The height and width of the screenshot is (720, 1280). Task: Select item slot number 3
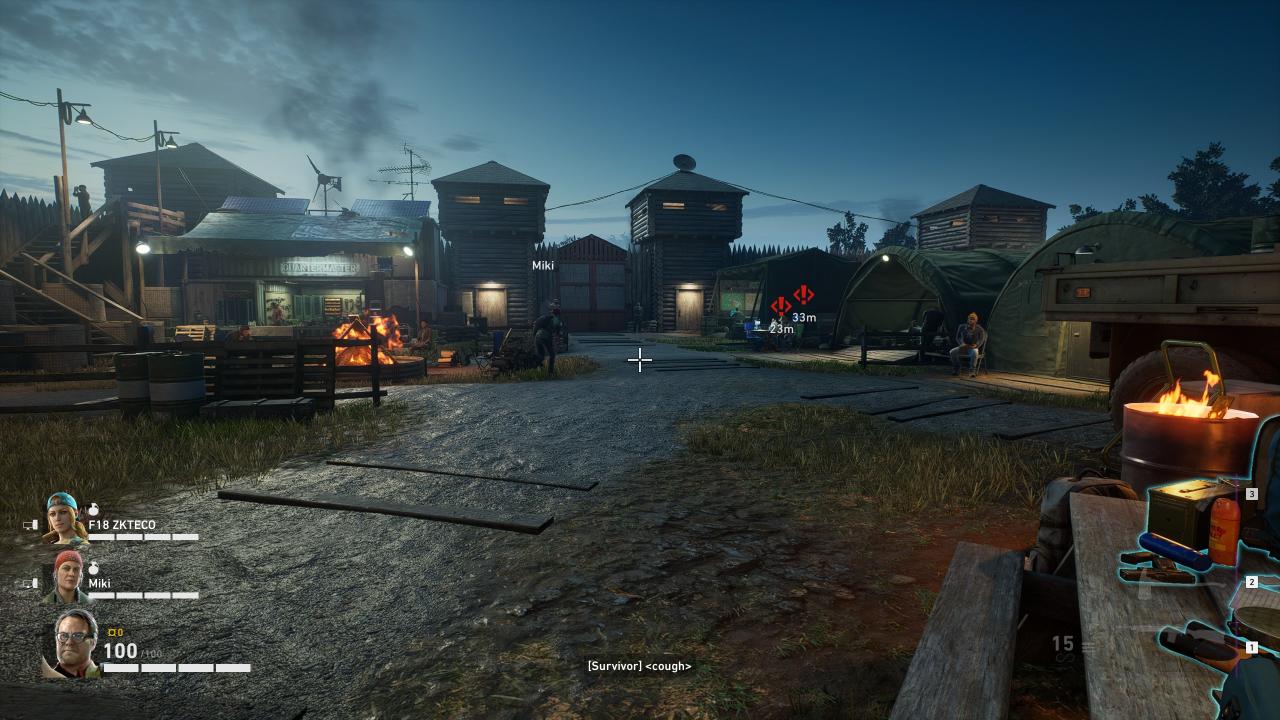click(1251, 494)
